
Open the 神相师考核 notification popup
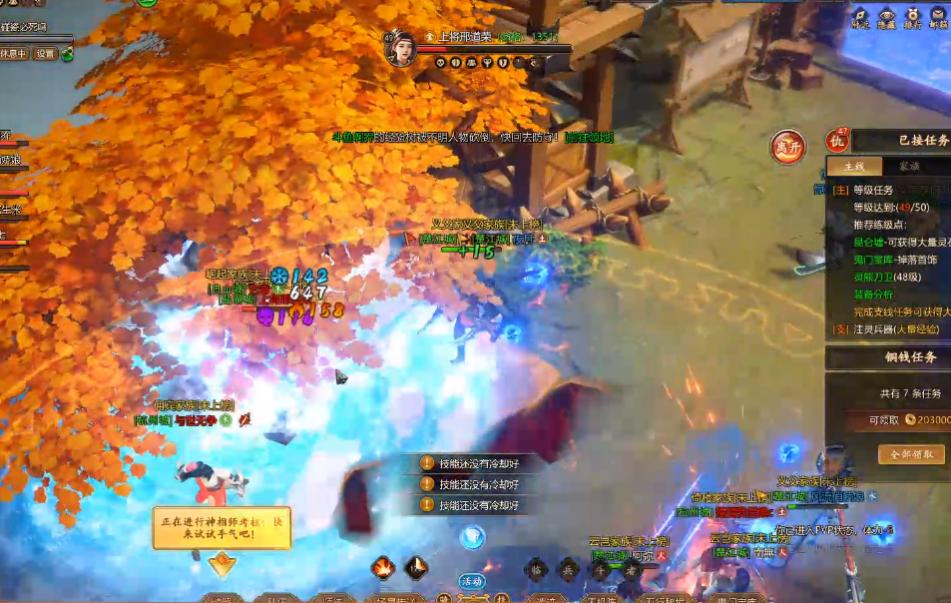[221, 527]
